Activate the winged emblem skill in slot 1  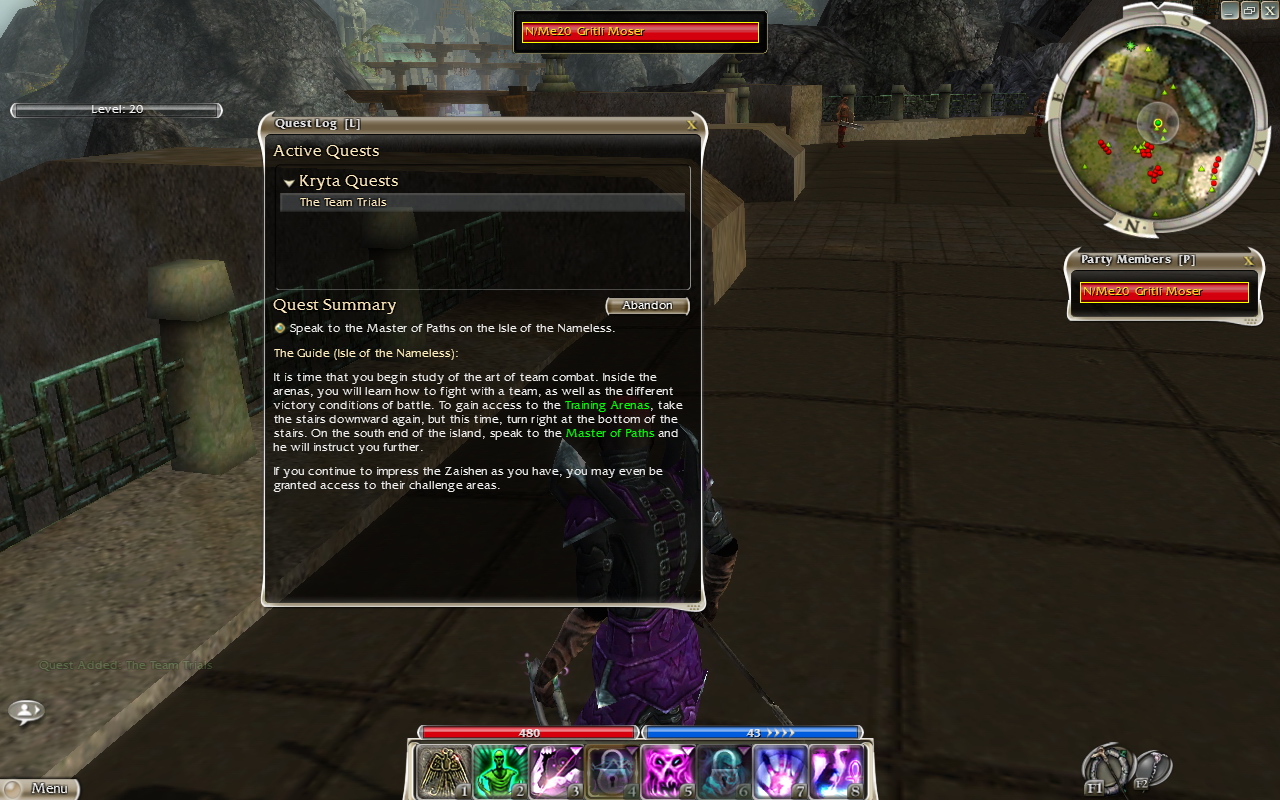[443, 772]
